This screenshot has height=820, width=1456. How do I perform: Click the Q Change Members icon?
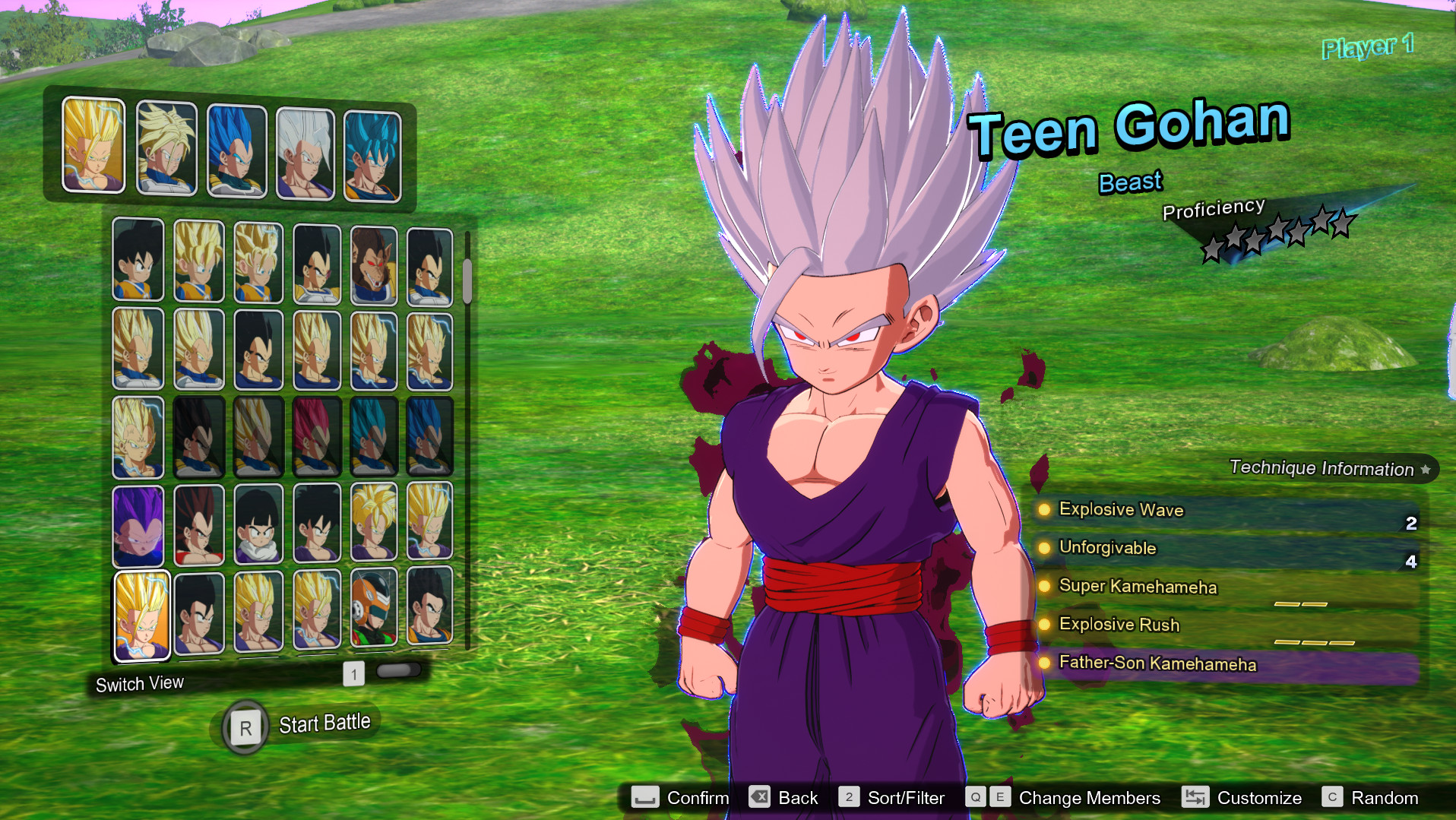click(x=976, y=797)
